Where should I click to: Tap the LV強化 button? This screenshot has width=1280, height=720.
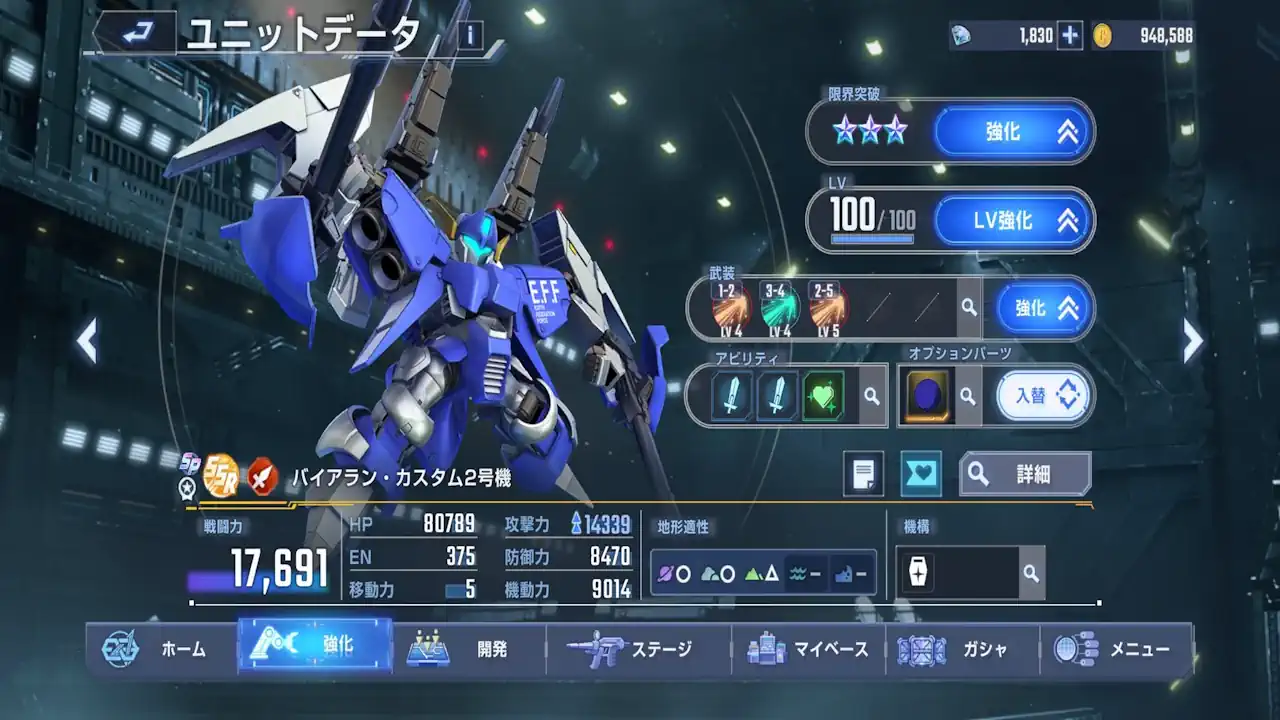tap(1013, 220)
